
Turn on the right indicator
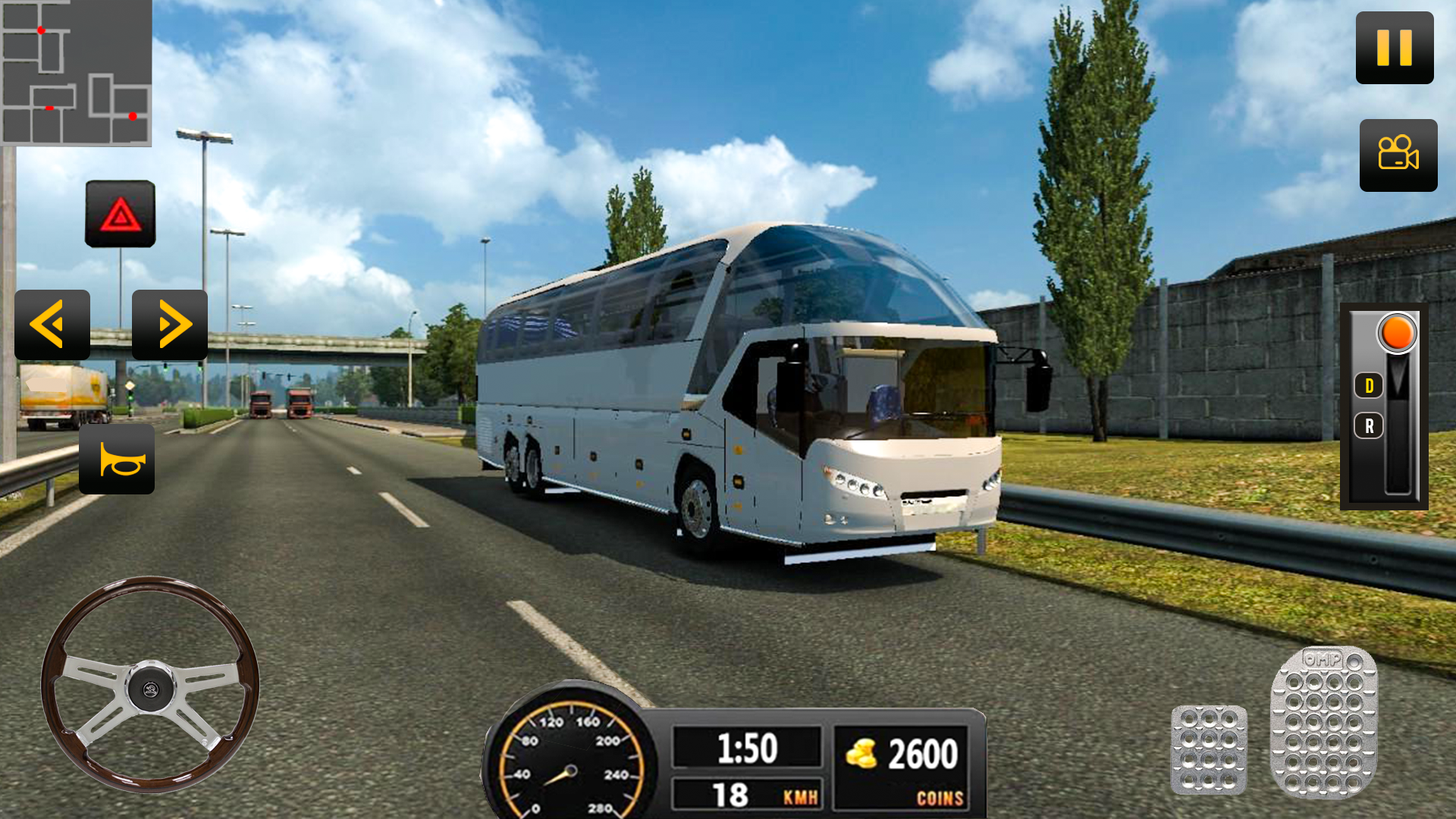coord(168,325)
